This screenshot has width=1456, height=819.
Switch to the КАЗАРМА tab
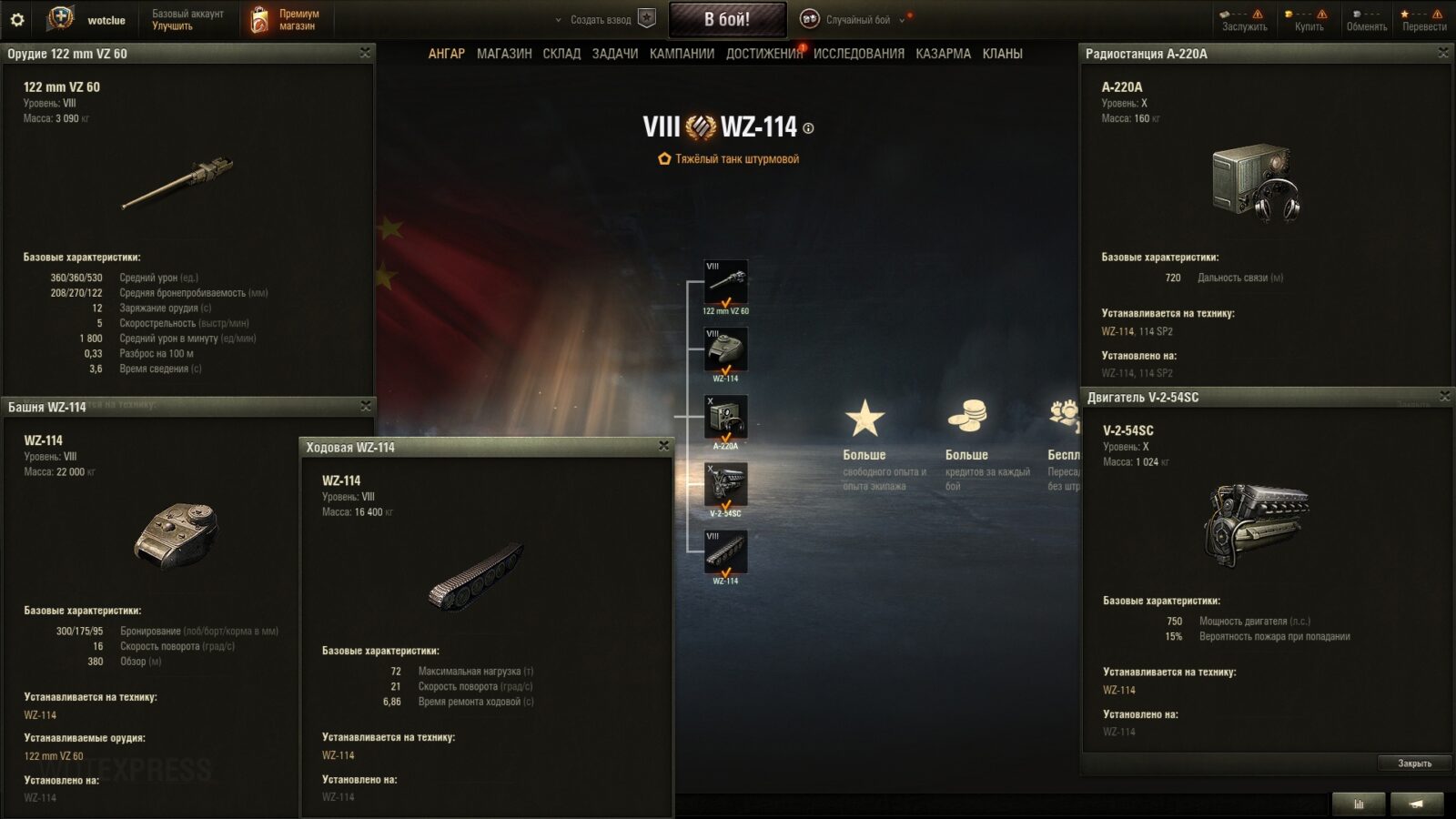tap(943, 54)
